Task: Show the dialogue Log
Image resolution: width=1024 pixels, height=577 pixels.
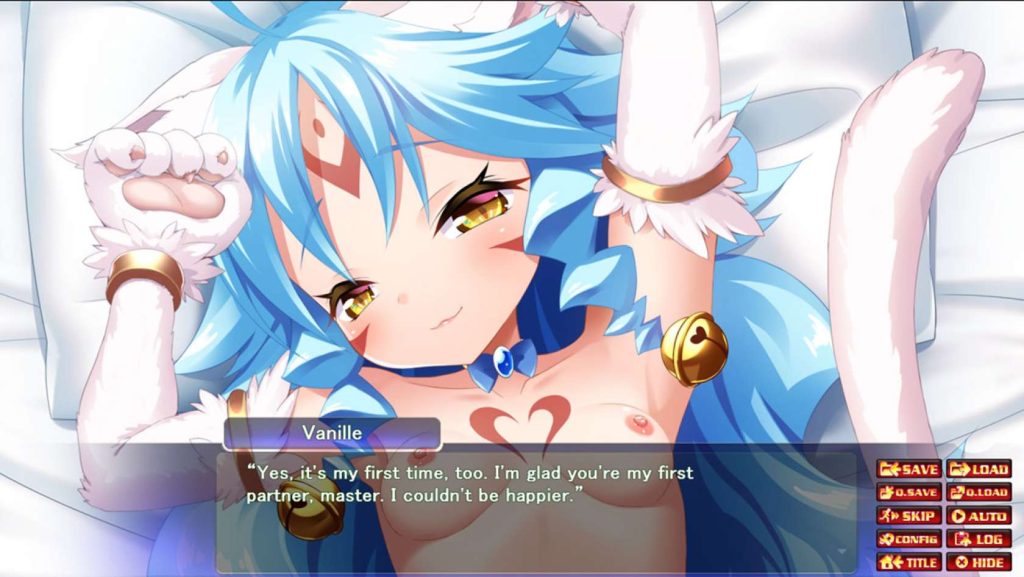Action: coord(978,539)
